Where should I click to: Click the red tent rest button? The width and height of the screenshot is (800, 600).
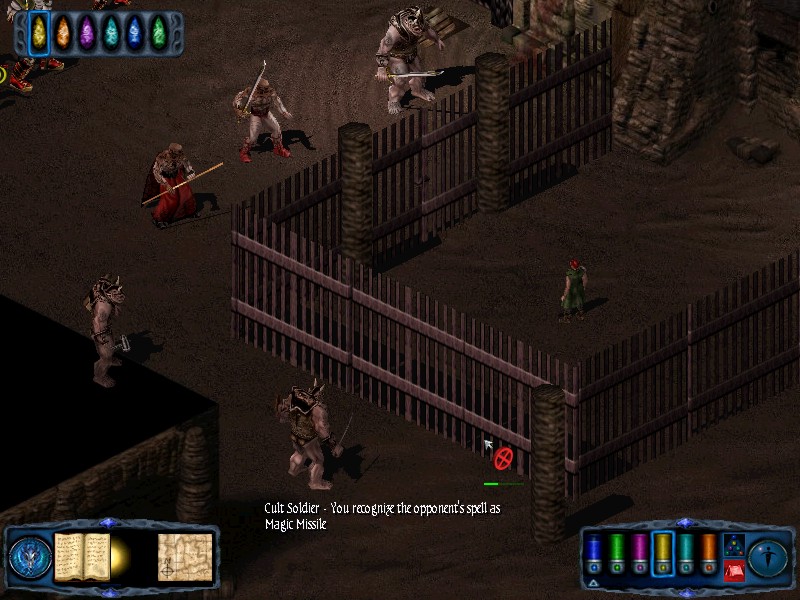point(733,570)
